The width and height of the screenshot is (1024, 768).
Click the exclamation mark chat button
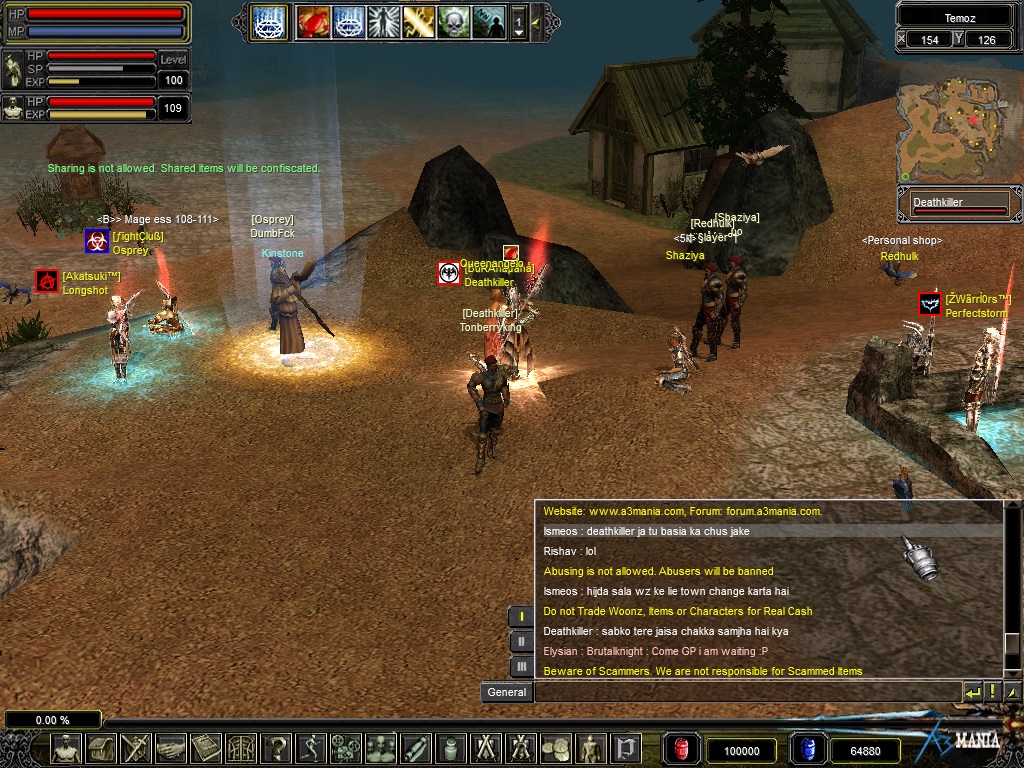[x=992, y=692]
